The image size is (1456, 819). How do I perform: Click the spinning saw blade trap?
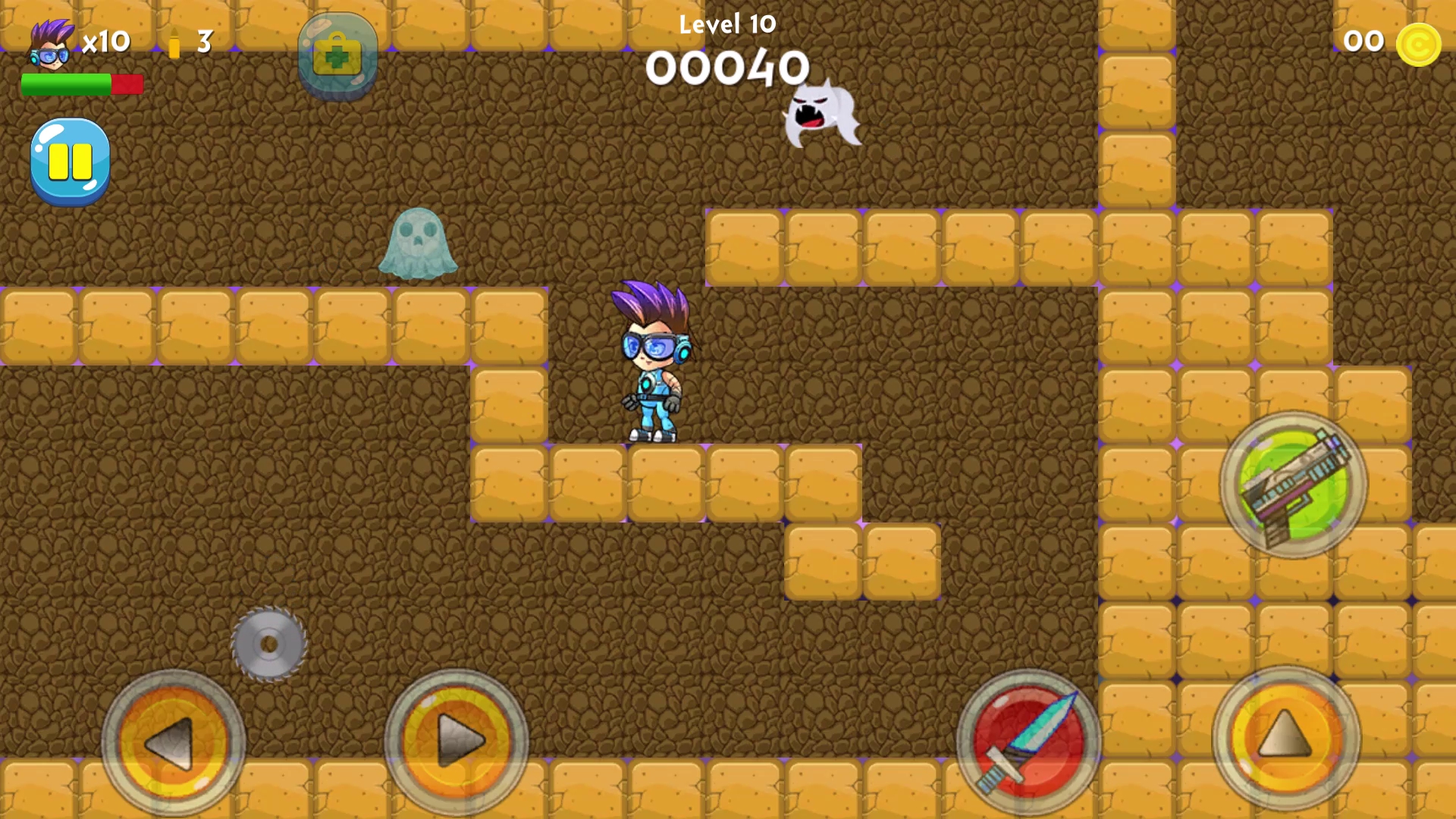point(269,645)
